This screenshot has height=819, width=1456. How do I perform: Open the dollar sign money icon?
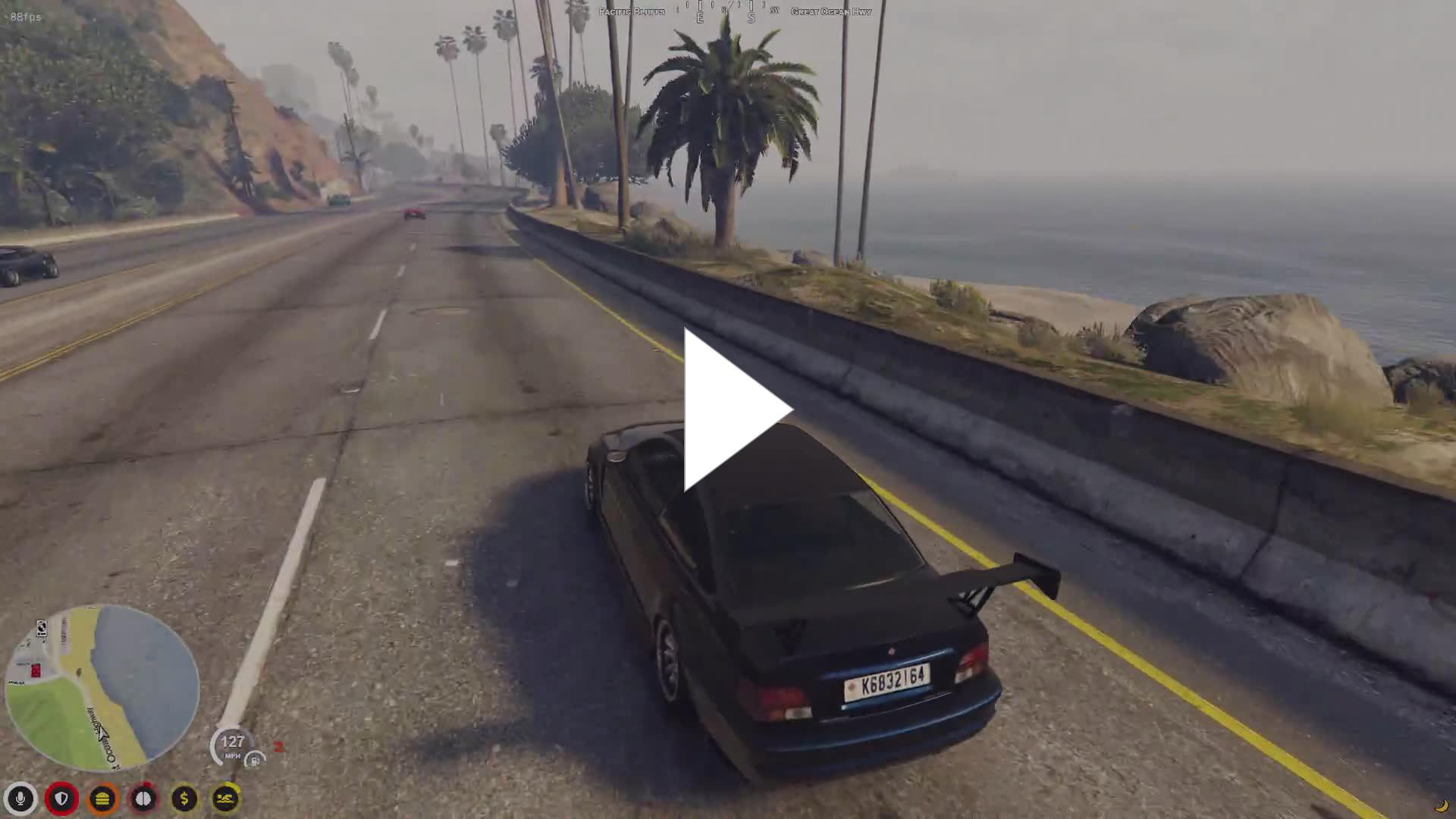pyautogui.click(x=184, y=799)
